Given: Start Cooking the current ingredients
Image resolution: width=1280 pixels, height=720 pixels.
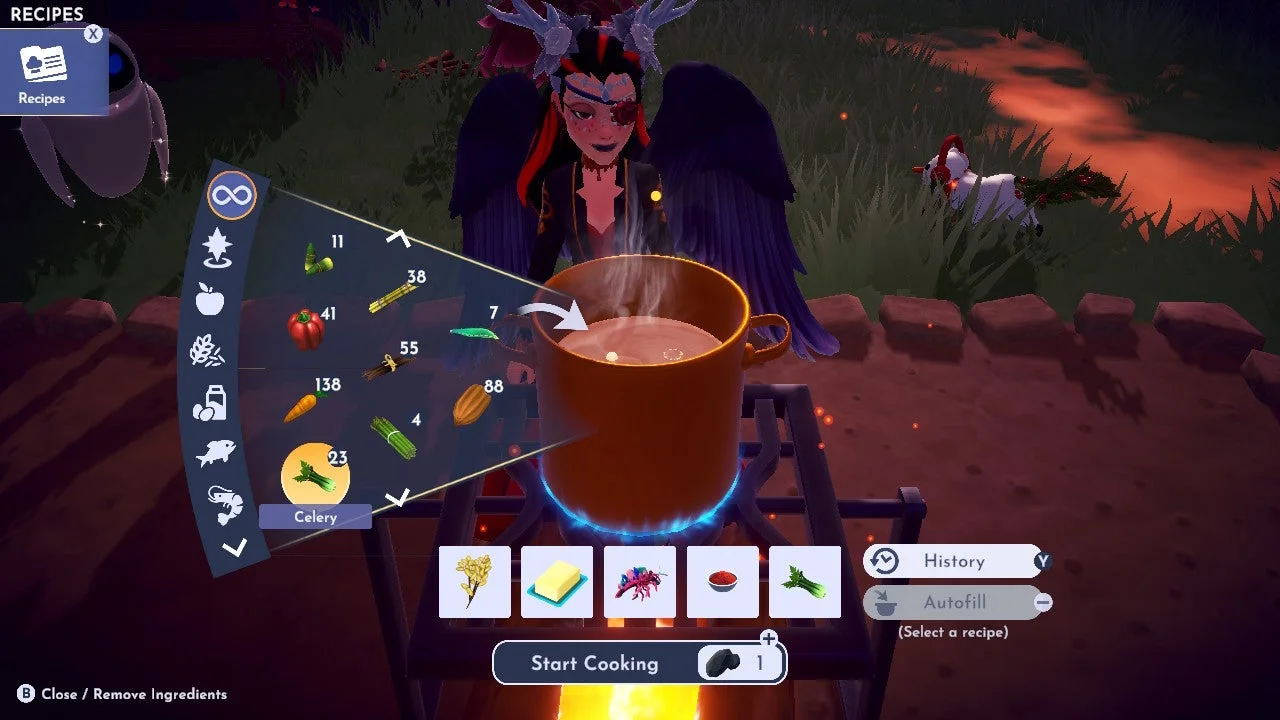Looking at the screenshot, I should click(x=594, y=663).
